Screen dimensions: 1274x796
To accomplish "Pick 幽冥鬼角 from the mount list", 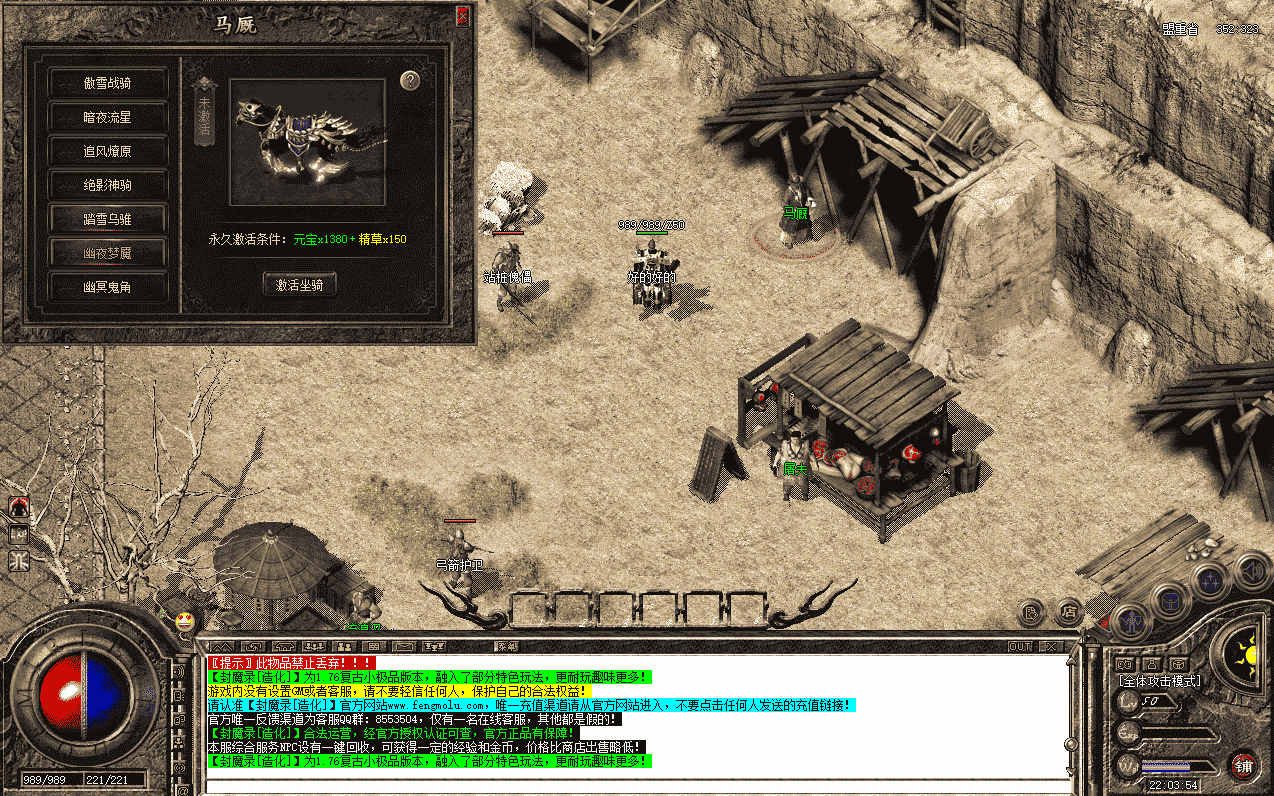I will pos(107,287).
